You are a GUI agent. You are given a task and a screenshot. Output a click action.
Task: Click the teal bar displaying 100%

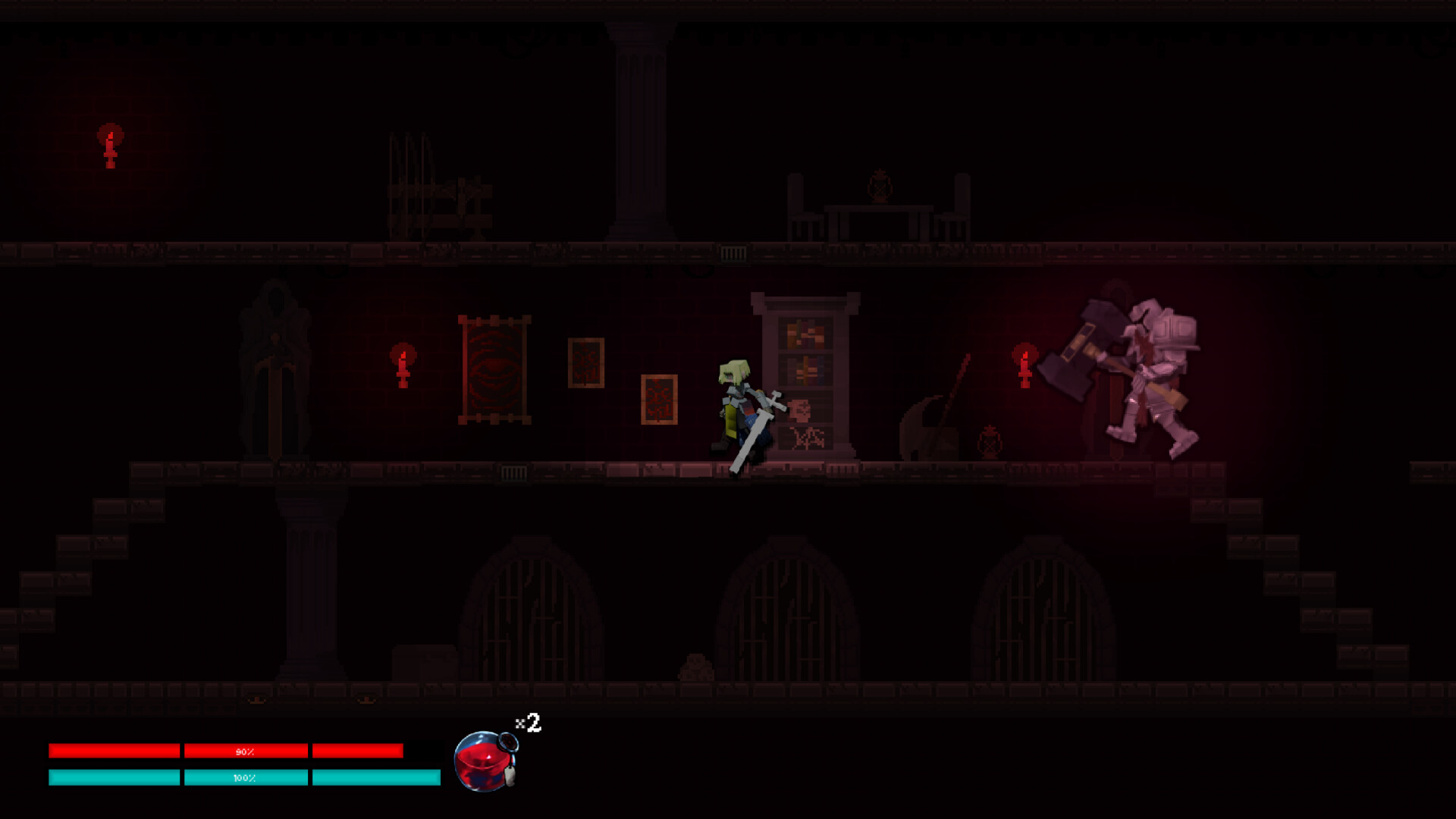[245, 777]
